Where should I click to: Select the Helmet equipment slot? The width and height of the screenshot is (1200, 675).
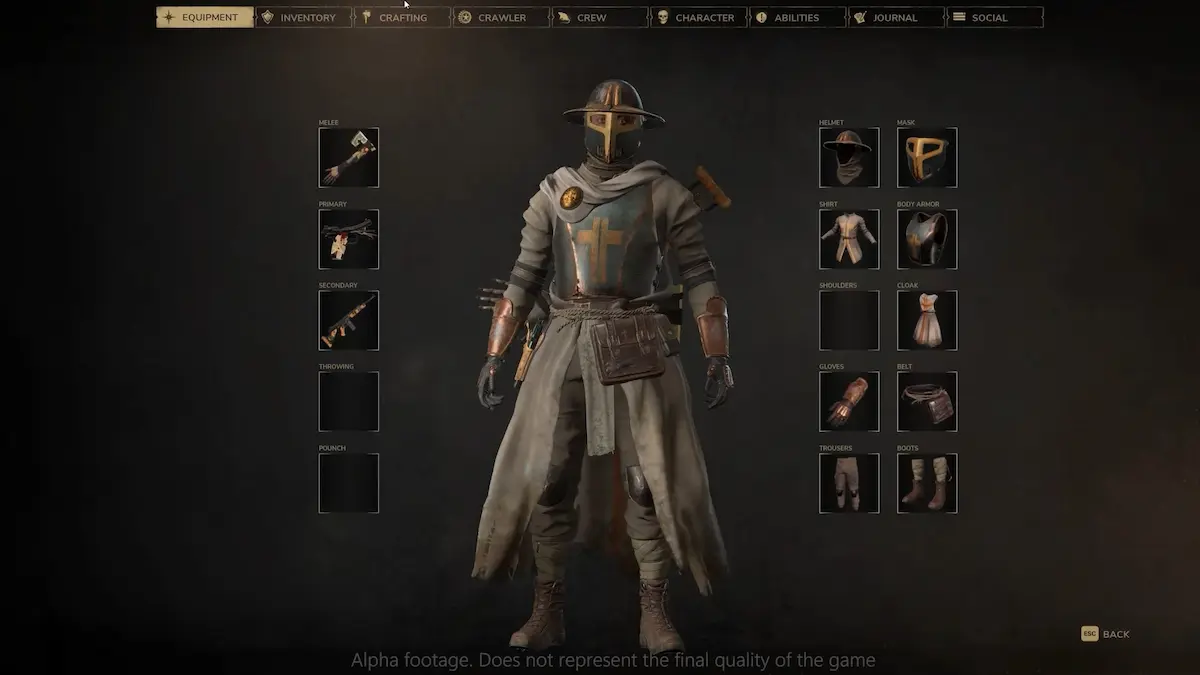tap(849, 158)
